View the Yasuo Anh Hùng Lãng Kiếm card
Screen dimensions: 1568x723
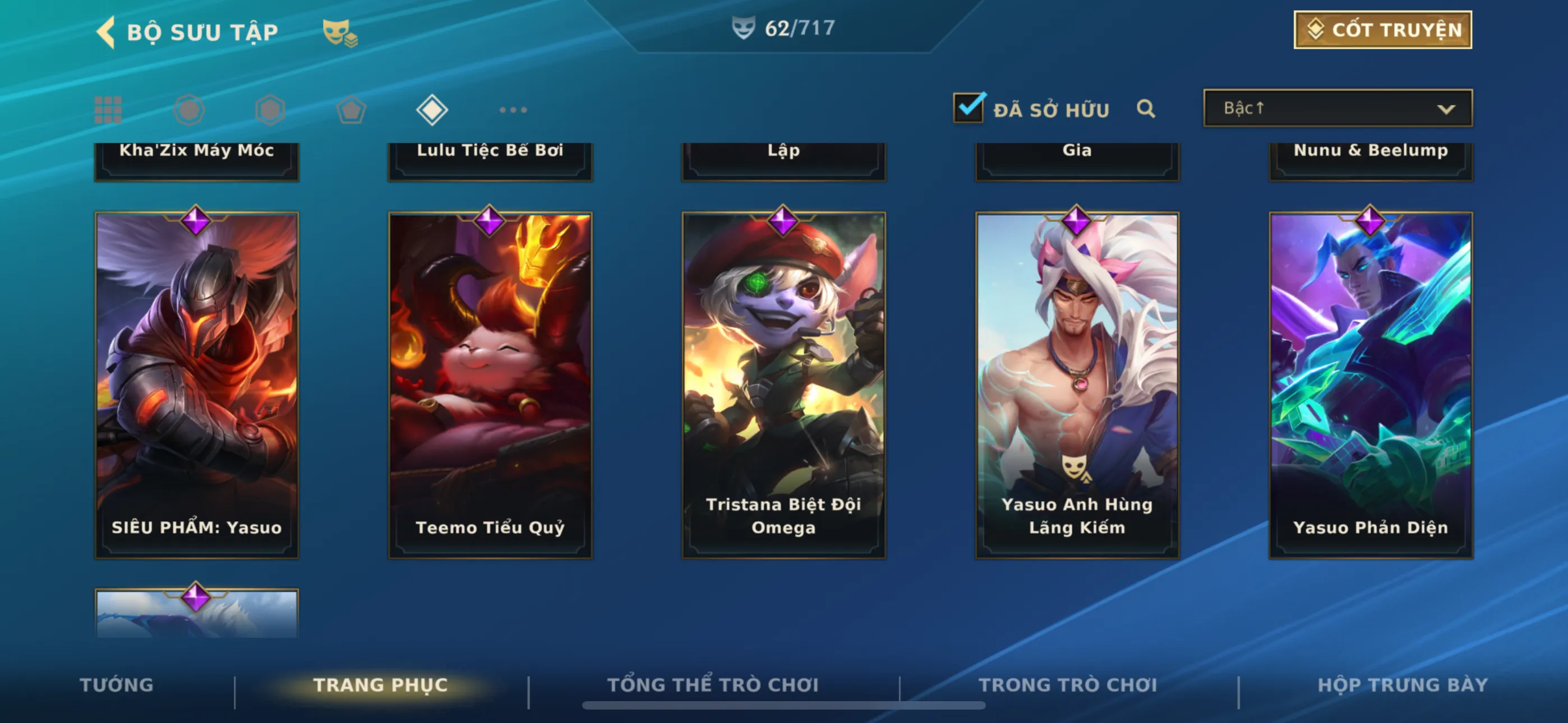[1077, 384]
